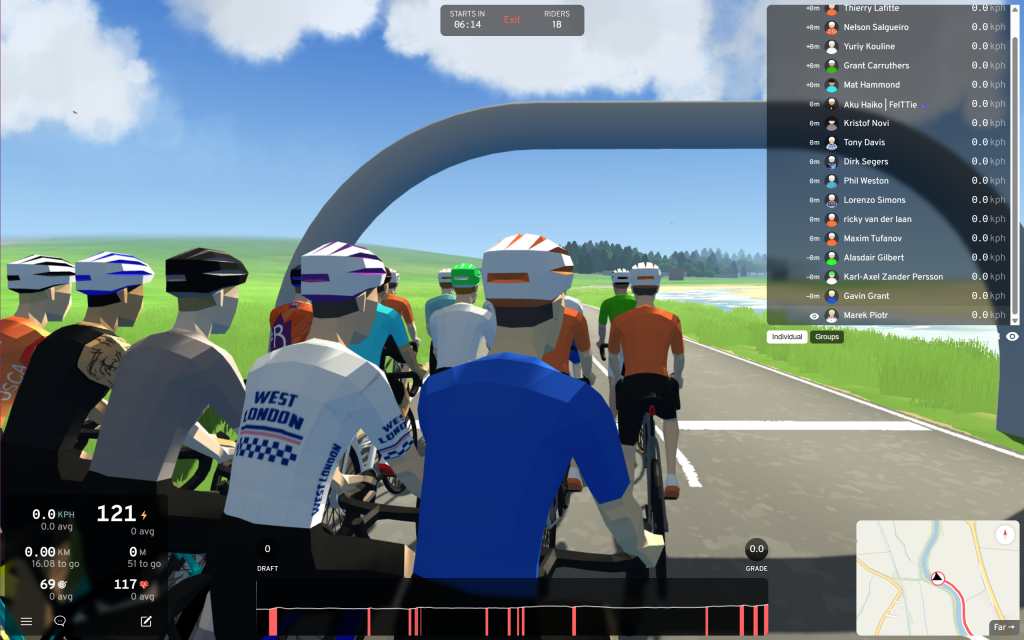The image size is (1024, 640).
Task: Select Tony Davis in the rider list
Action: 864,142
